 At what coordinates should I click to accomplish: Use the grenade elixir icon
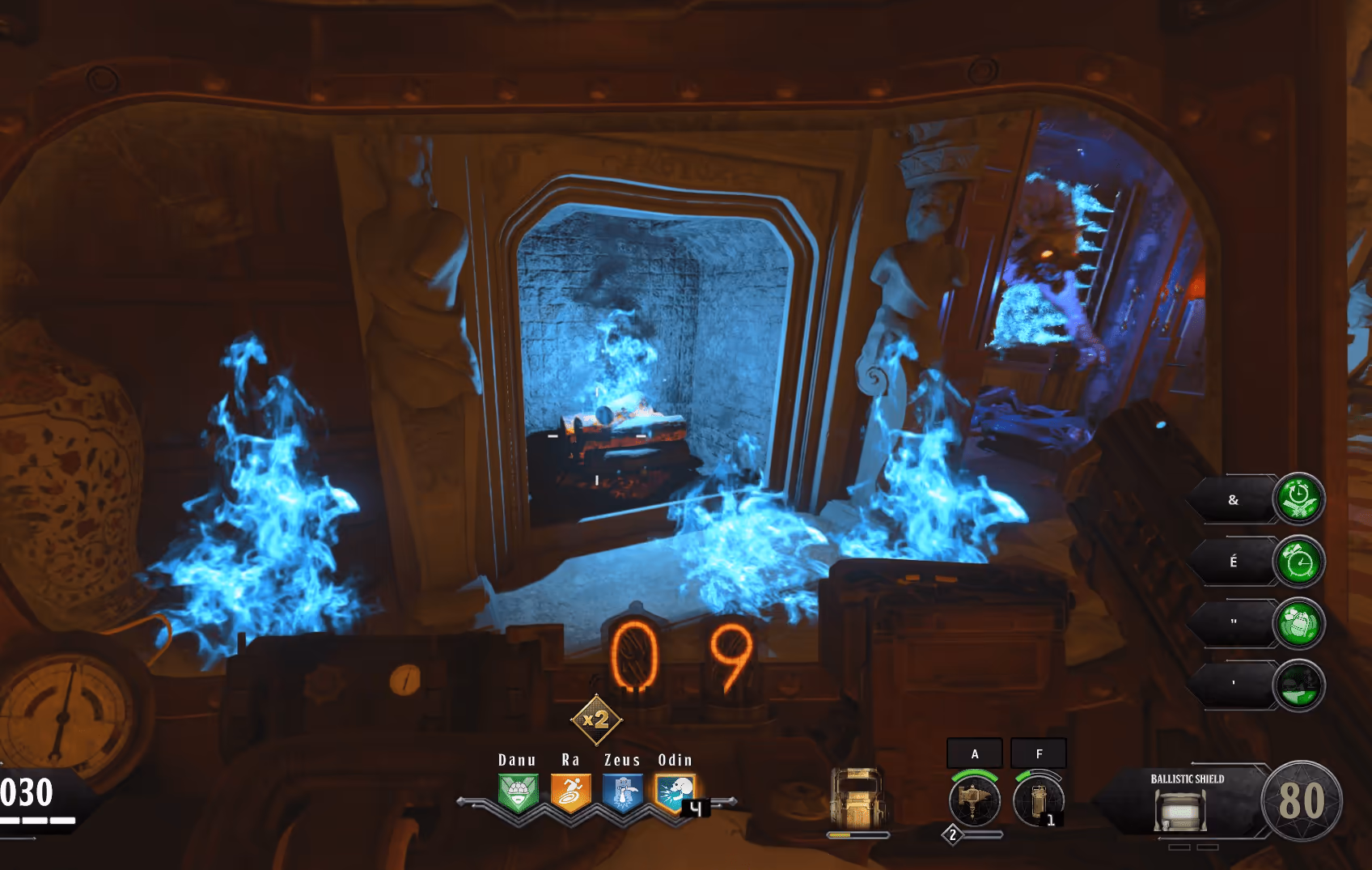(1298, 623)
